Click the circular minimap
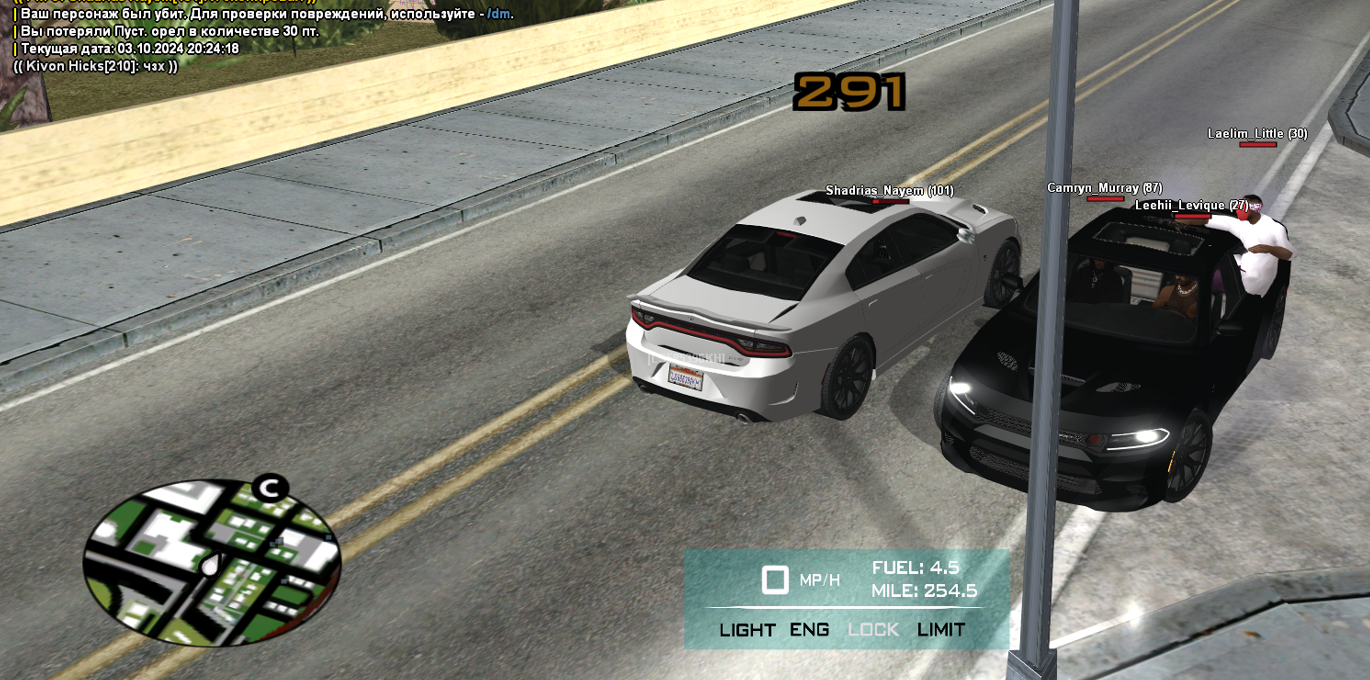This screenshot has height=680, width=1370. [x=211, y=561]
